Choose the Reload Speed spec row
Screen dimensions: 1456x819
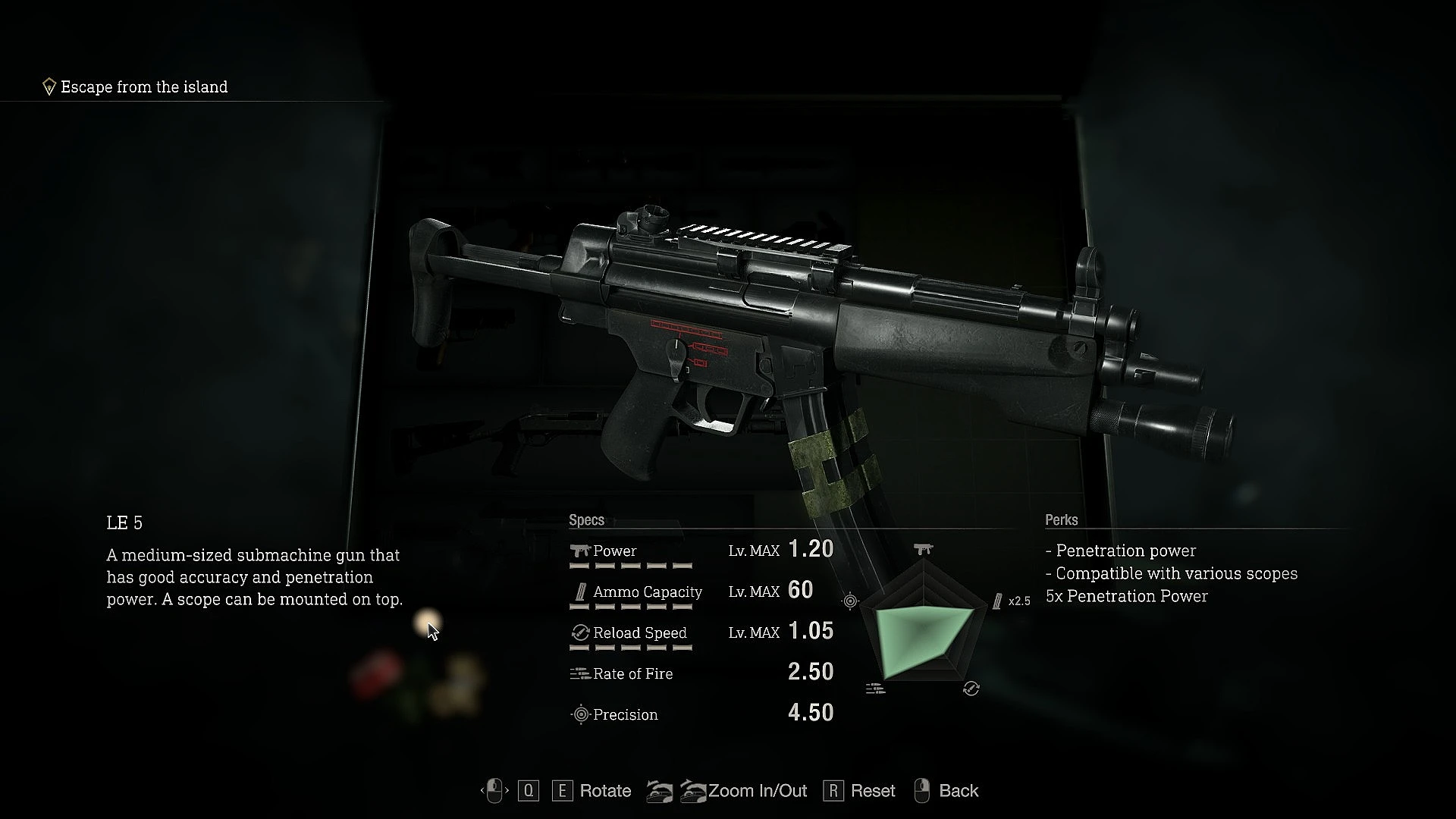pos(701,632)
